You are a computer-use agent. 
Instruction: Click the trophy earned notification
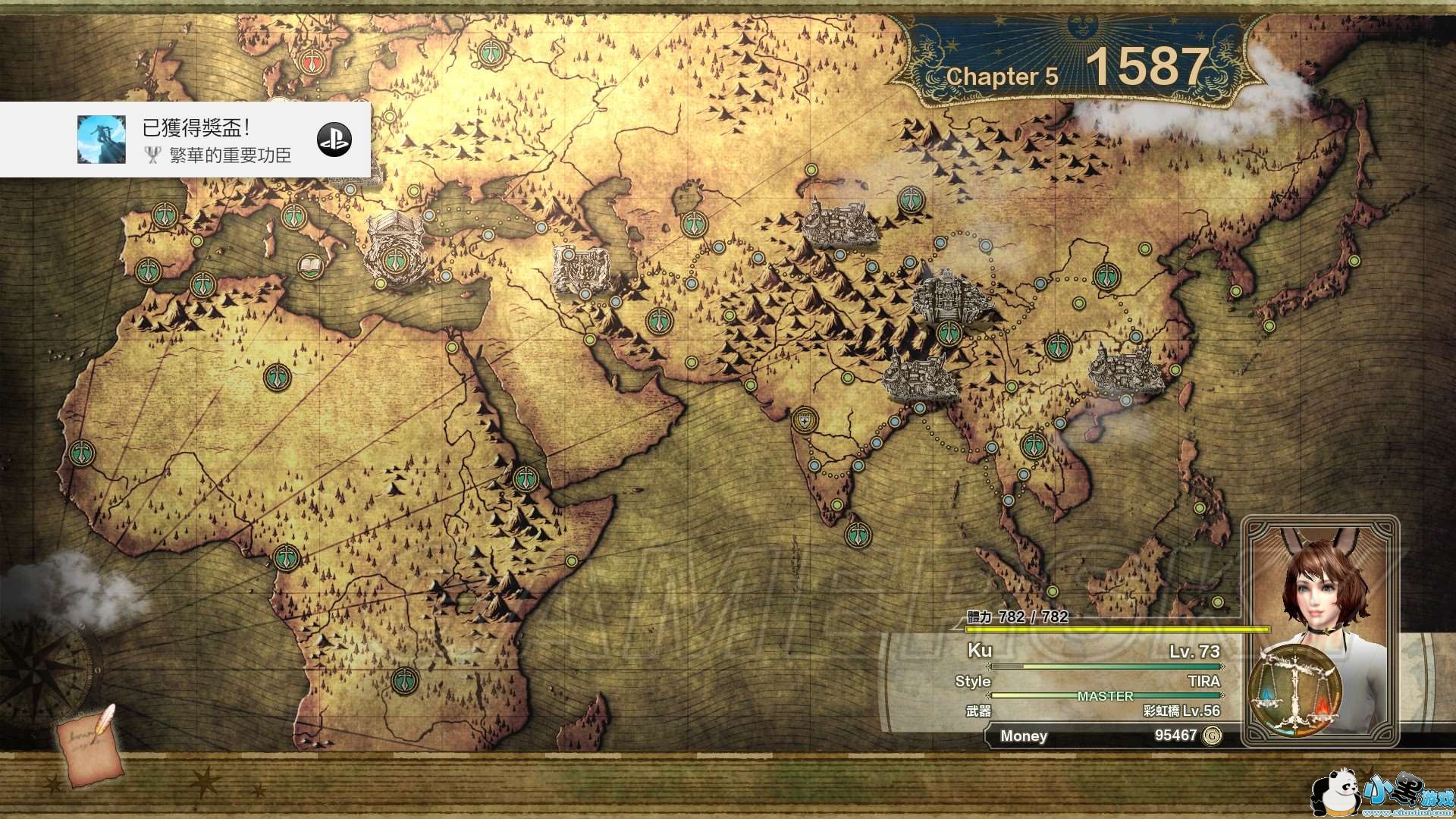pos(186,140)
